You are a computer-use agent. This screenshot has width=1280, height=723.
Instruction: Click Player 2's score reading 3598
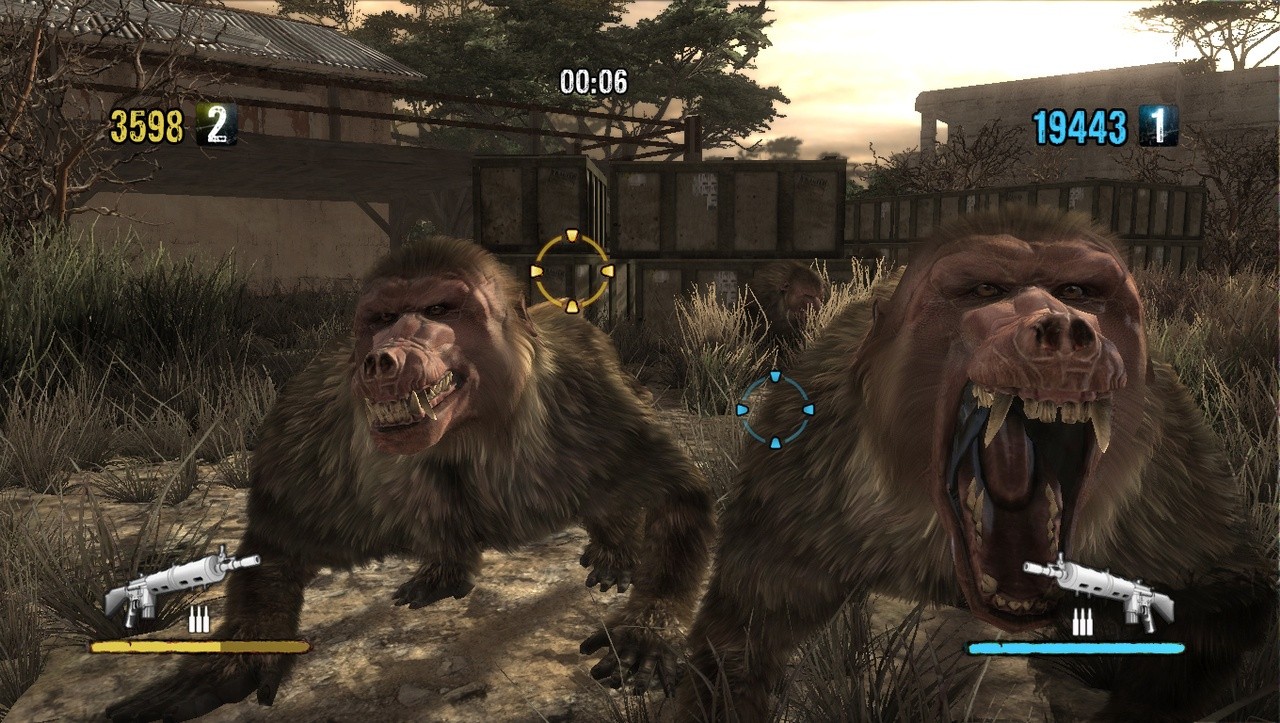[x=148, y=127]
